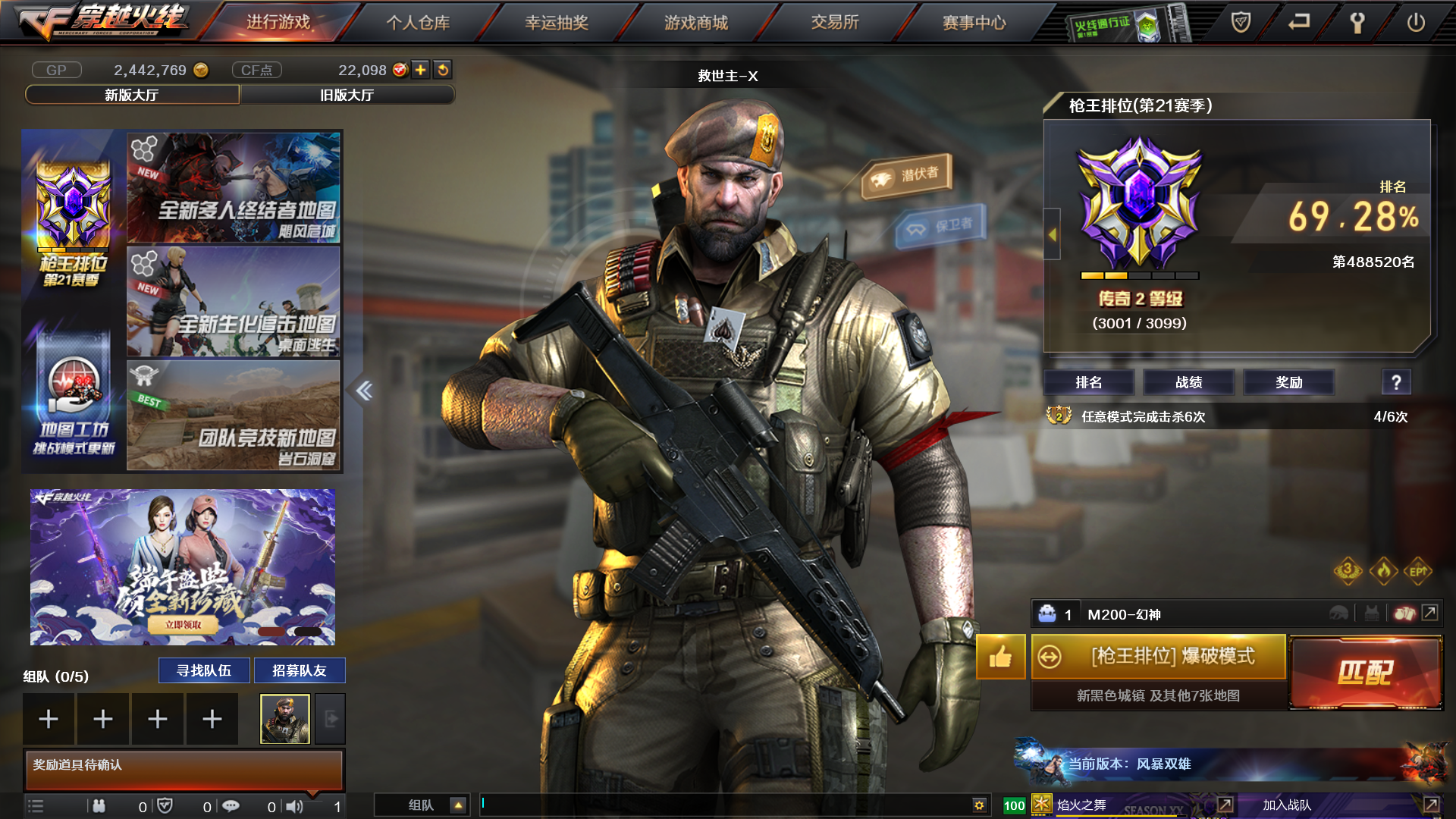The width and height of the screenshot is (1456, 819).
Task: Add CF points with the plus button
Action: tap(421, 70)
